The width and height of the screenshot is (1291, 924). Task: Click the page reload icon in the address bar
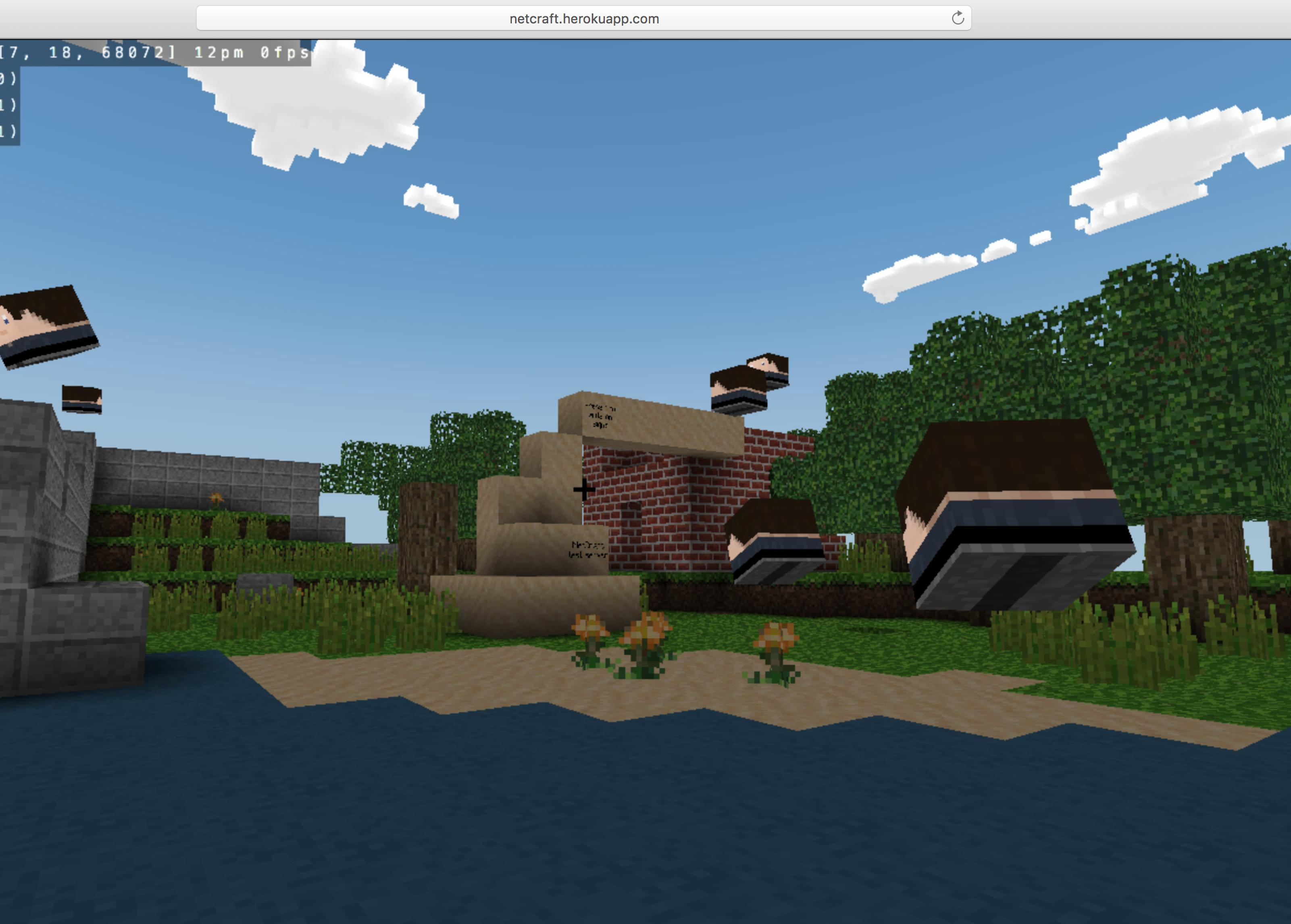pos(958,18)
